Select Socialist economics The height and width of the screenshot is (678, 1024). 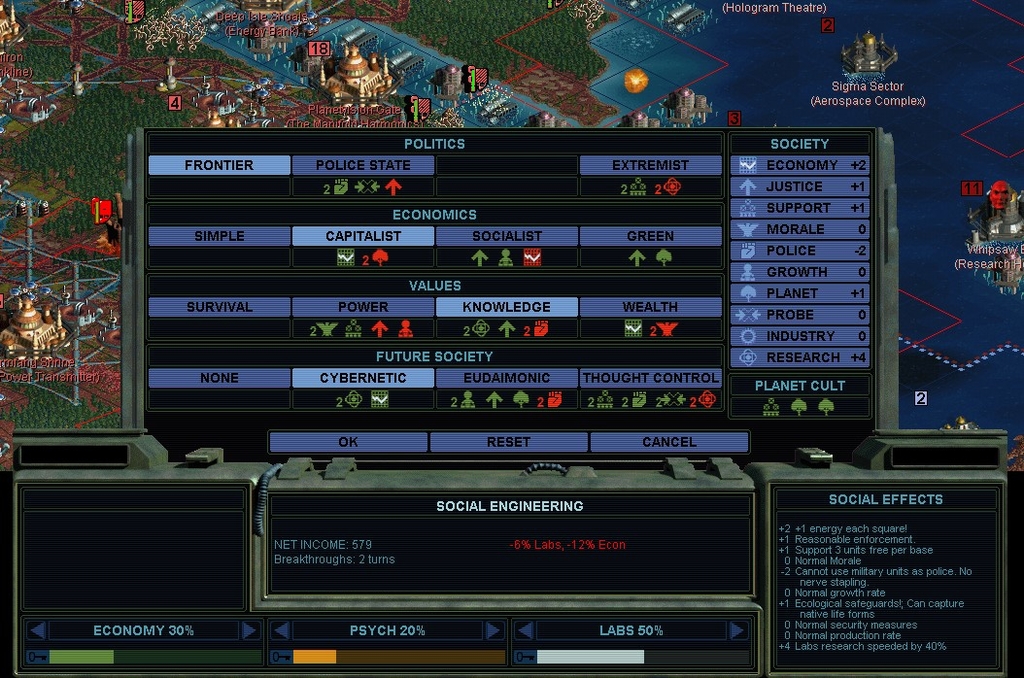(x=507, y=236)
